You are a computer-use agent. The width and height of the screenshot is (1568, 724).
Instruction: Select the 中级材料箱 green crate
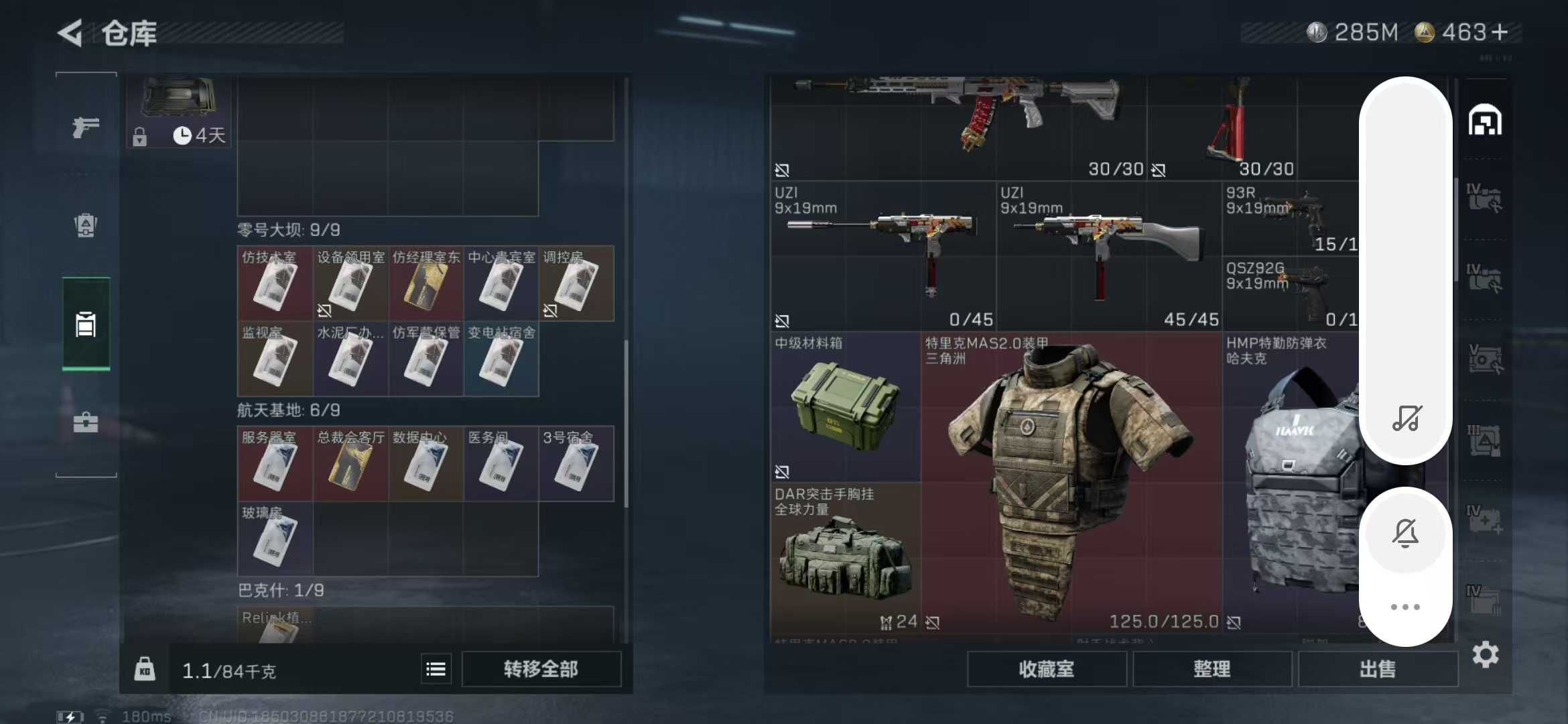[x=845, y=406]
